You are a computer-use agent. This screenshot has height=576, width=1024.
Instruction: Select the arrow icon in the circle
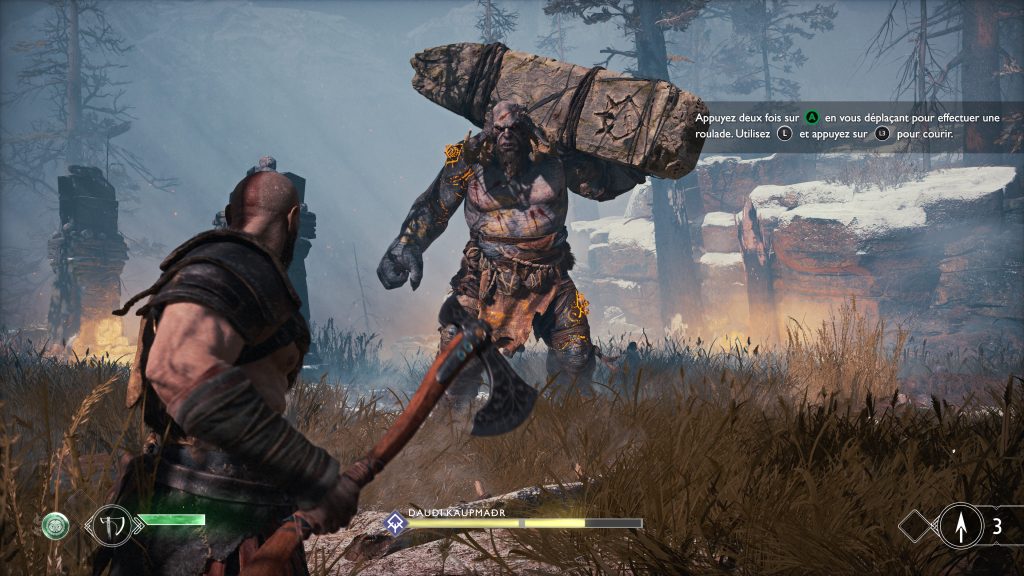(x=960, y=526)
